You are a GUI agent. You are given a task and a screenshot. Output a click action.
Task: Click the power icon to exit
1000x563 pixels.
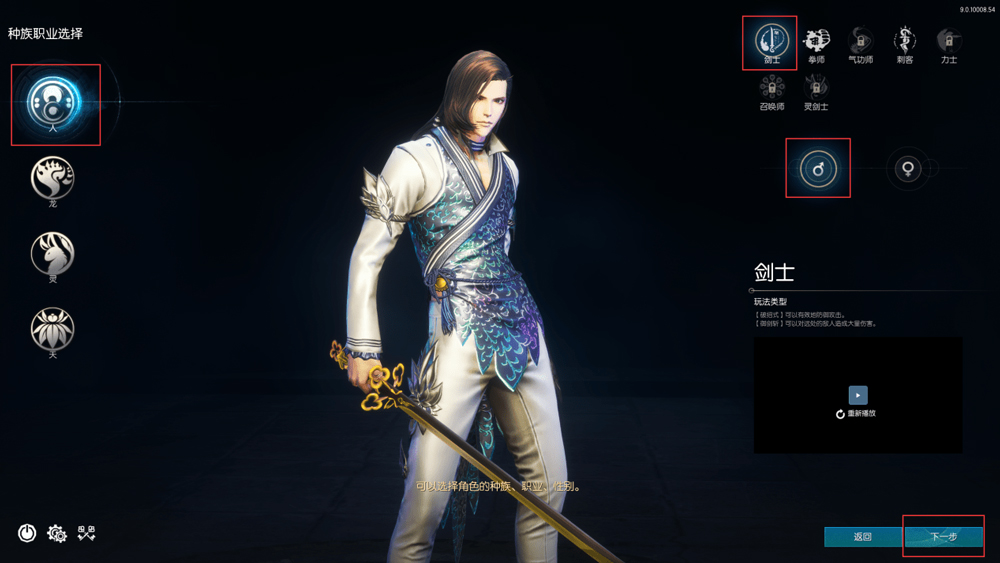(27, 533)
